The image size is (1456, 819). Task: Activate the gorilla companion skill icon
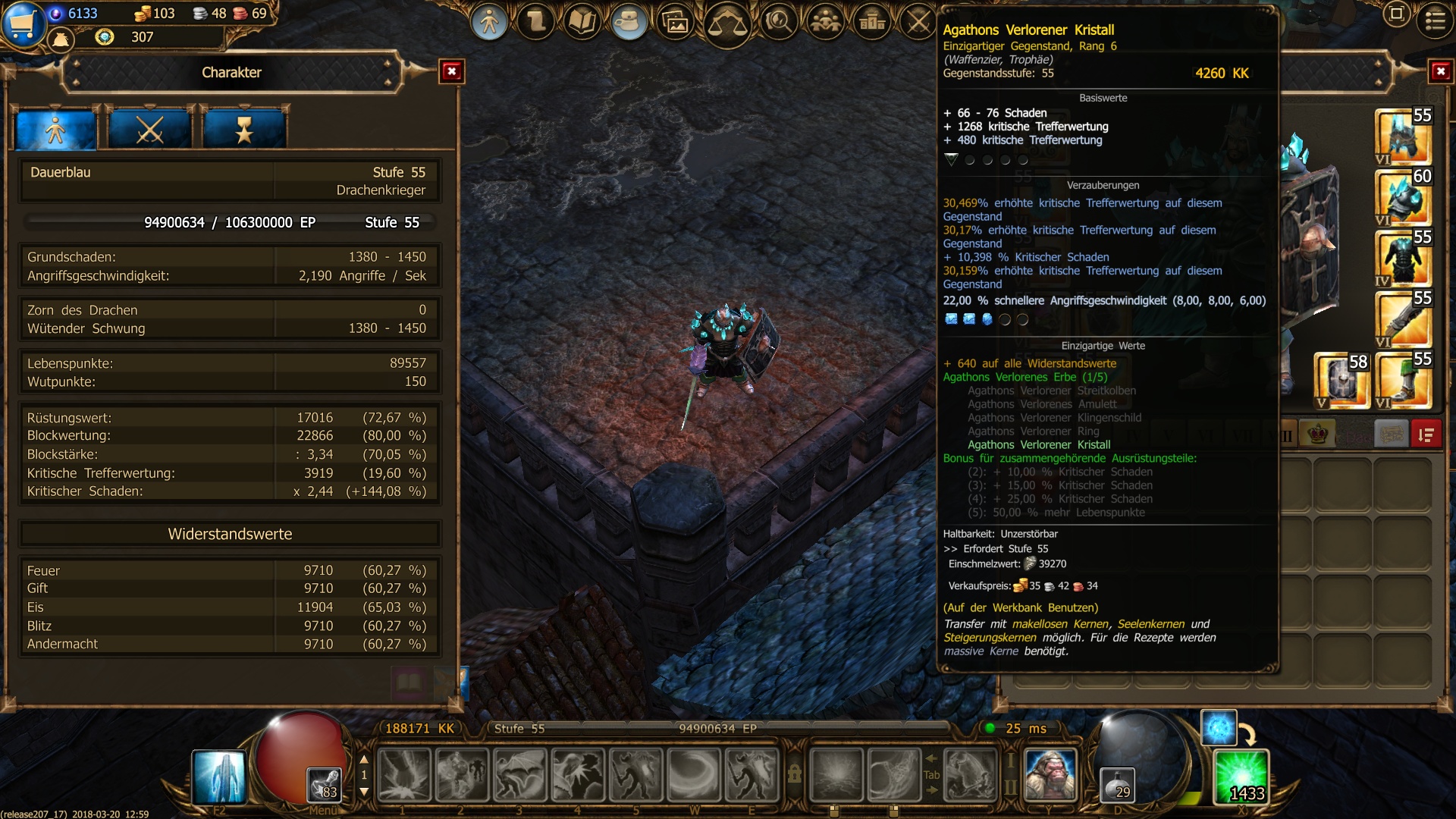click(1050, 775)
